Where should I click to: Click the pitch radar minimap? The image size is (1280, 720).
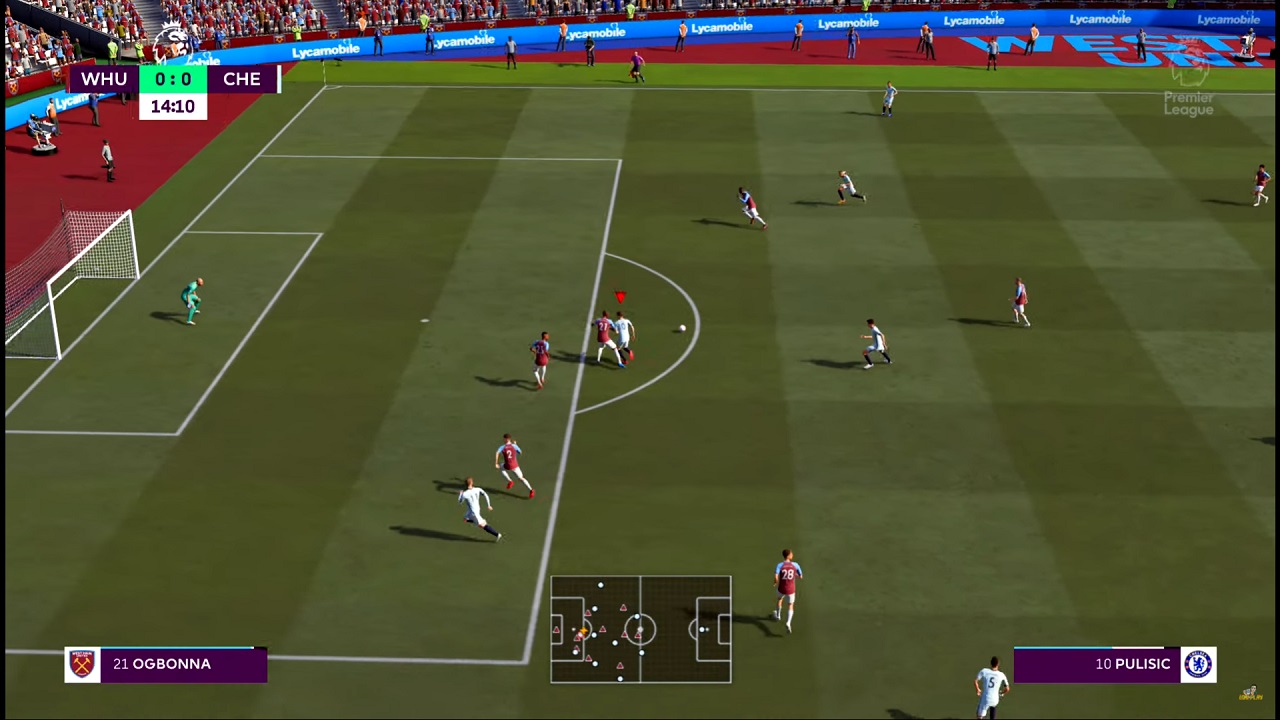(x=640, y=629)
